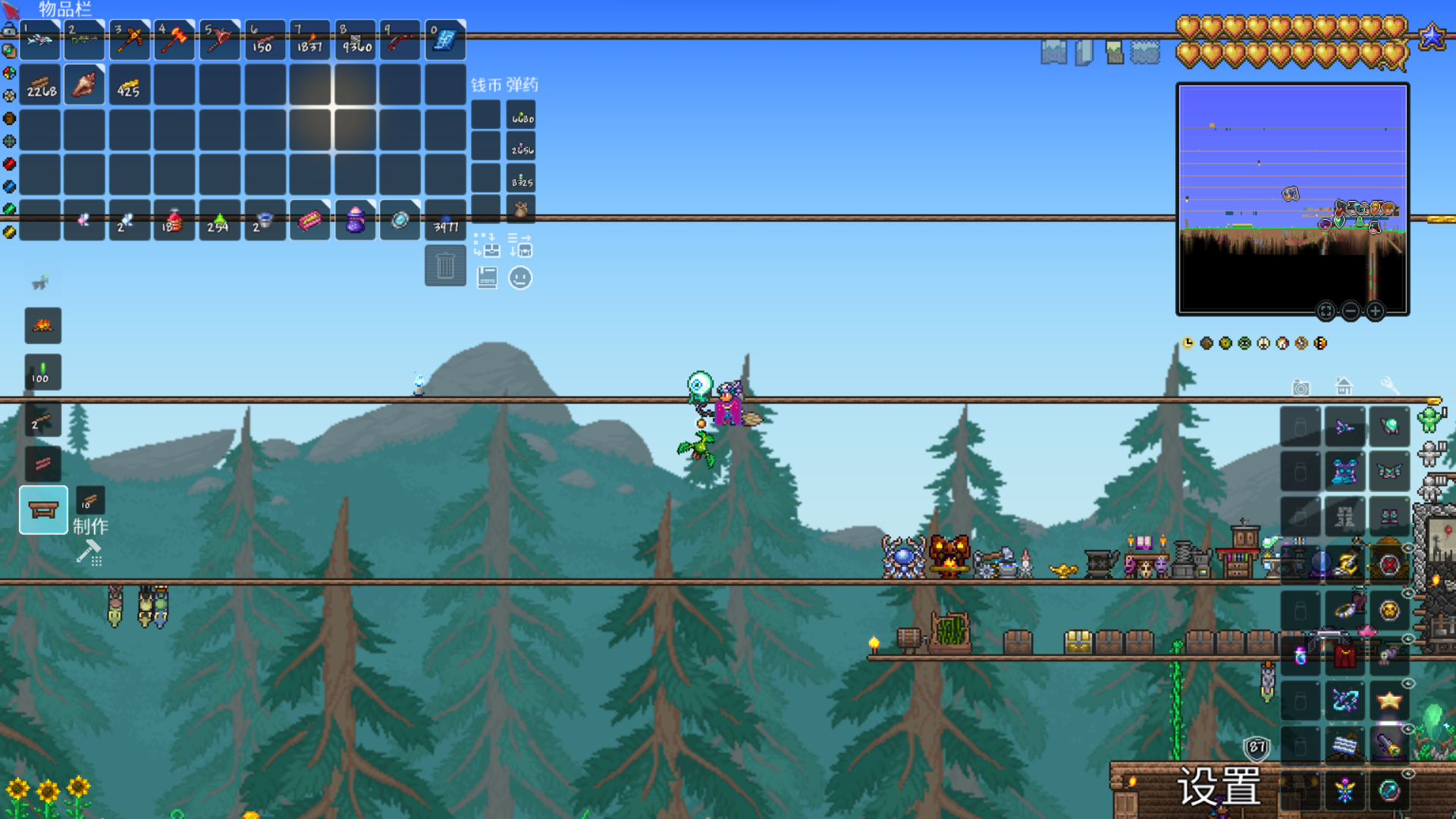Open the camera mode icon
1456x819 pixels.
1301,388
